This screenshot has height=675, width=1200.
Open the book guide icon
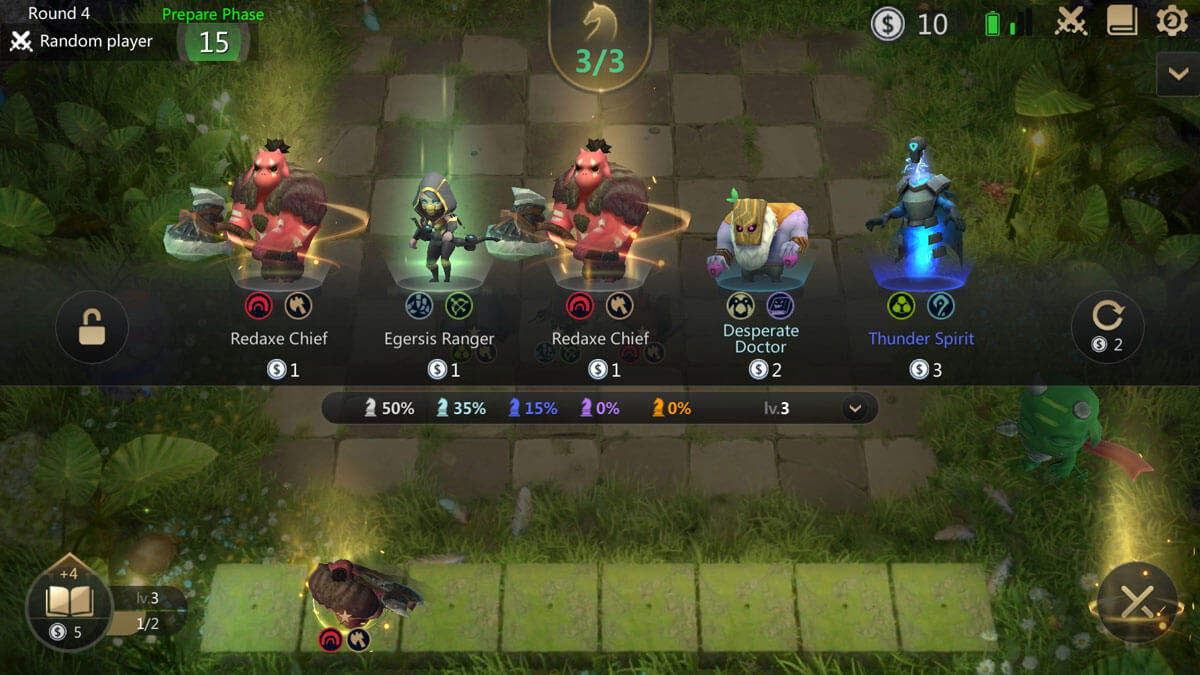(x=1122, y=22)
